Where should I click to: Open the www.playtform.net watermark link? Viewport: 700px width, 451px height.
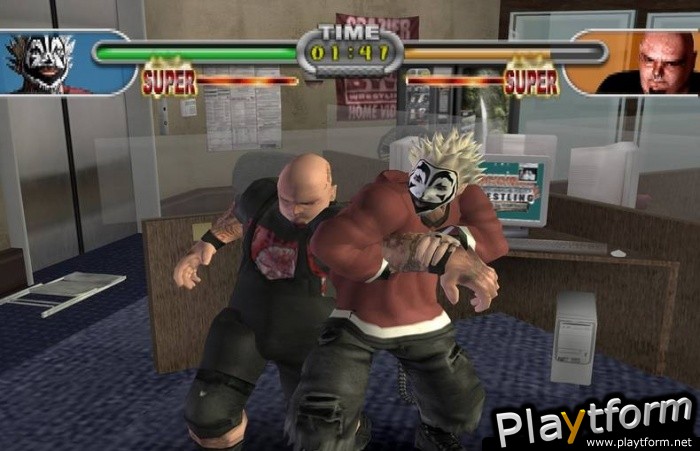pos(652,441)
